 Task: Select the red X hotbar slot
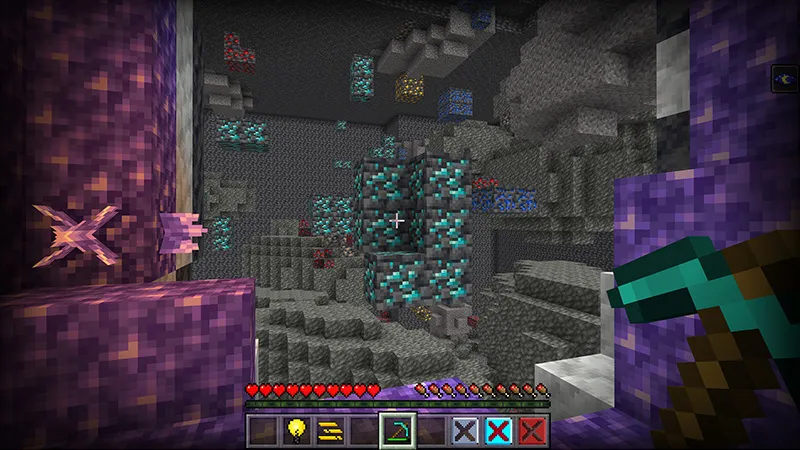click(x=532, y=430)
